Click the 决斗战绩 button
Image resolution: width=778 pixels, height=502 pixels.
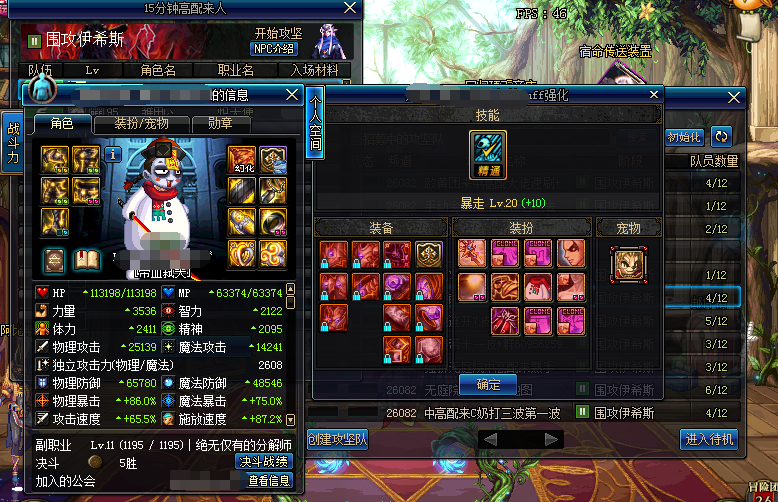pyautogui.click(x=264, y=462)
